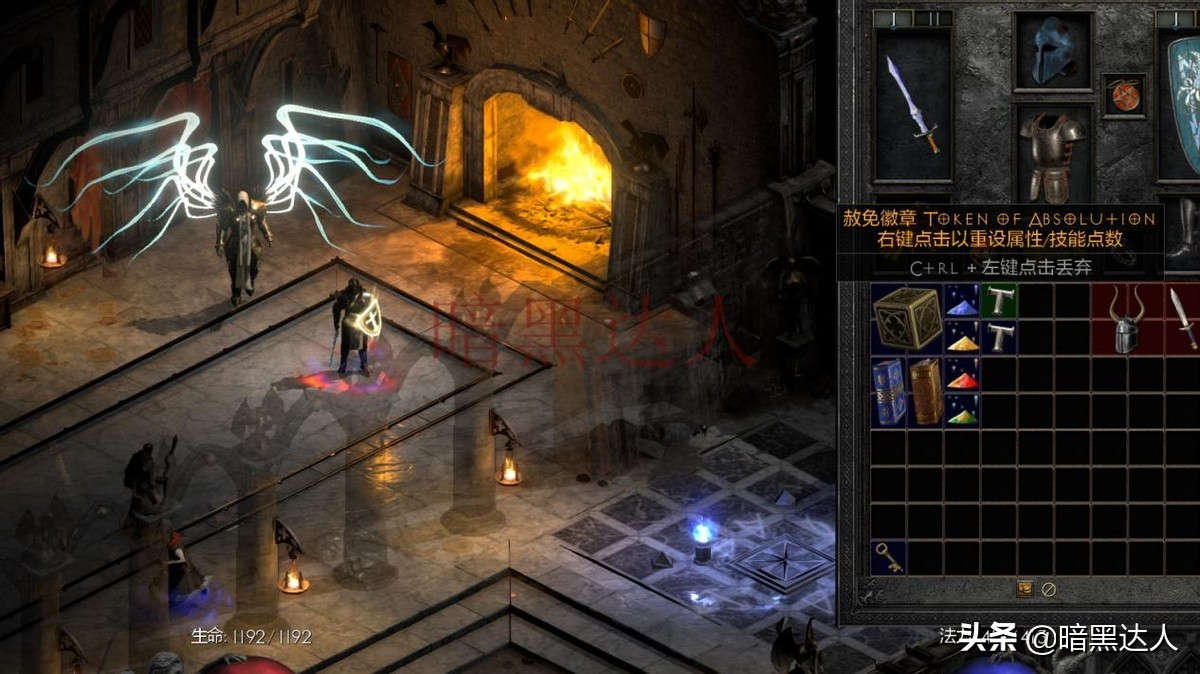This screenshot has width=1200, height=674.
Task: Select the green-highlighted Token of Absolution
Action: 999,300
